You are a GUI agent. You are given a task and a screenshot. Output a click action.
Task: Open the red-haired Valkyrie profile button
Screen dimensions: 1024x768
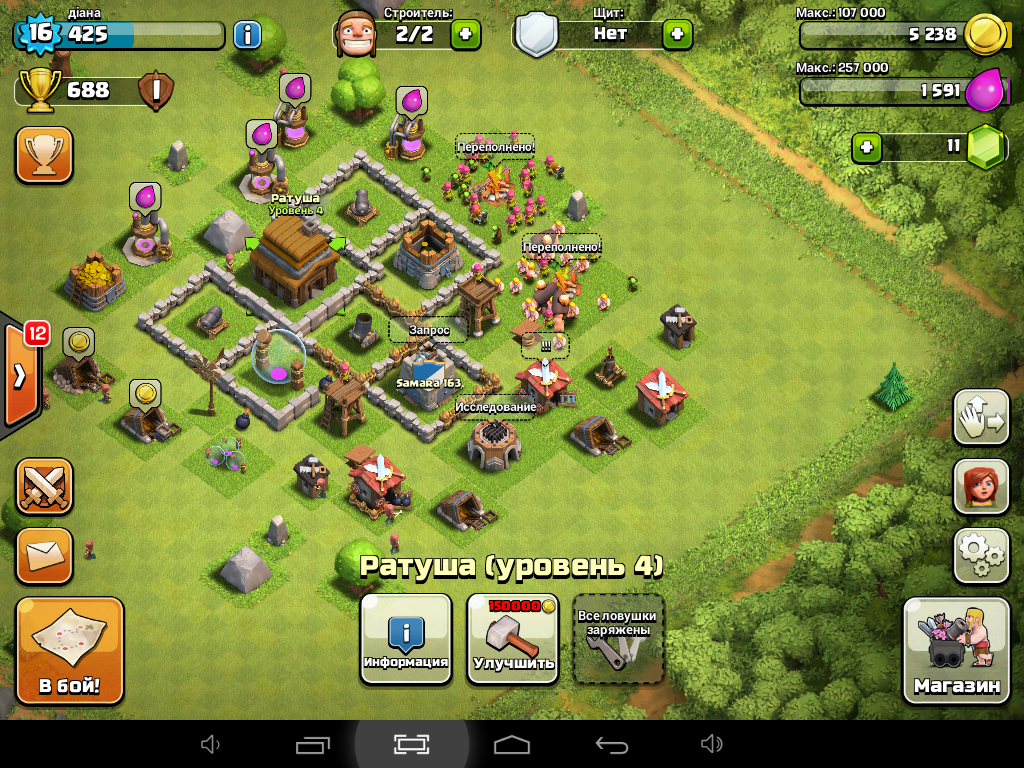click(980, 487)
